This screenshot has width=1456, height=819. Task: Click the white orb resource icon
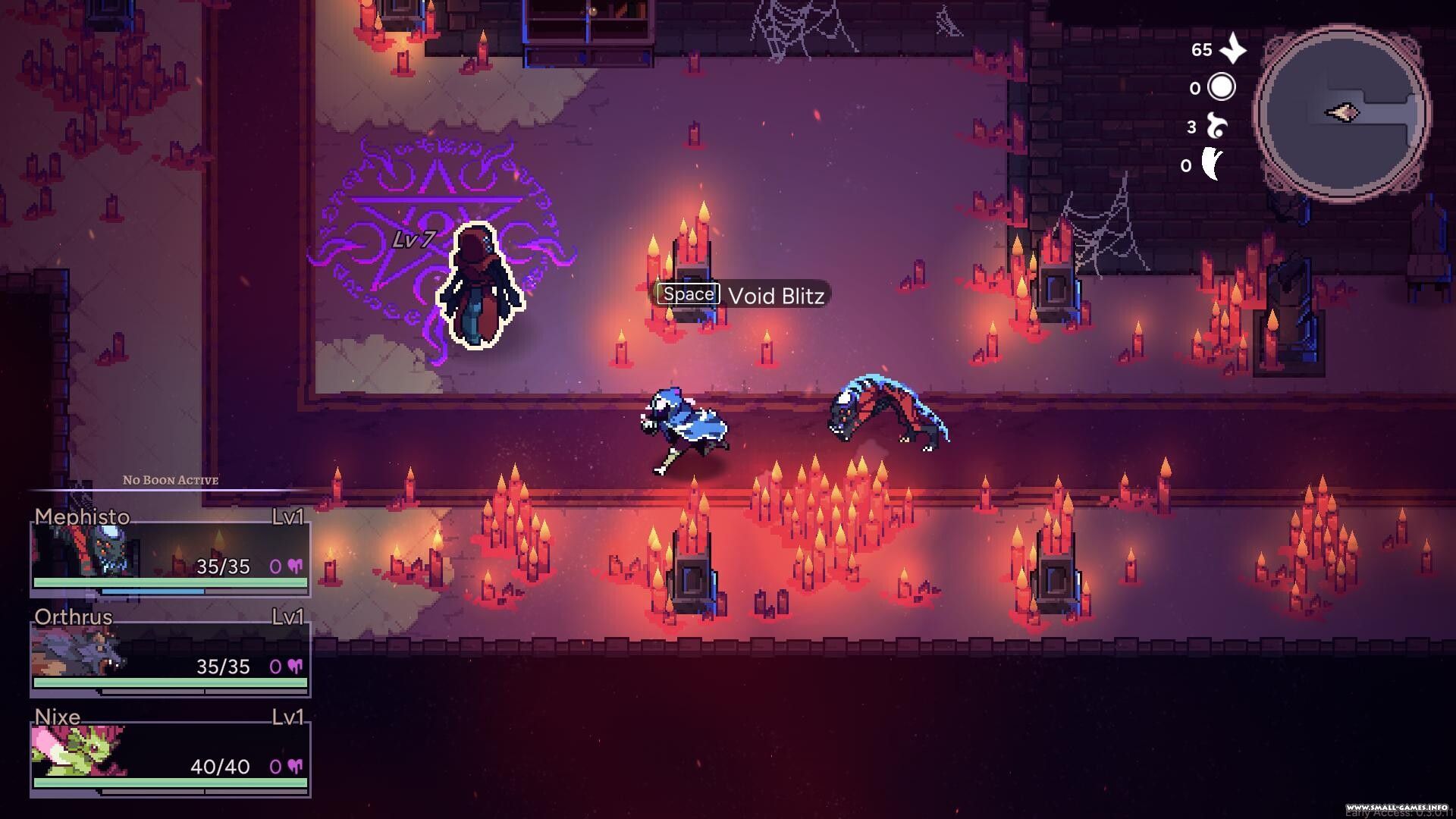coord(1221,87)
